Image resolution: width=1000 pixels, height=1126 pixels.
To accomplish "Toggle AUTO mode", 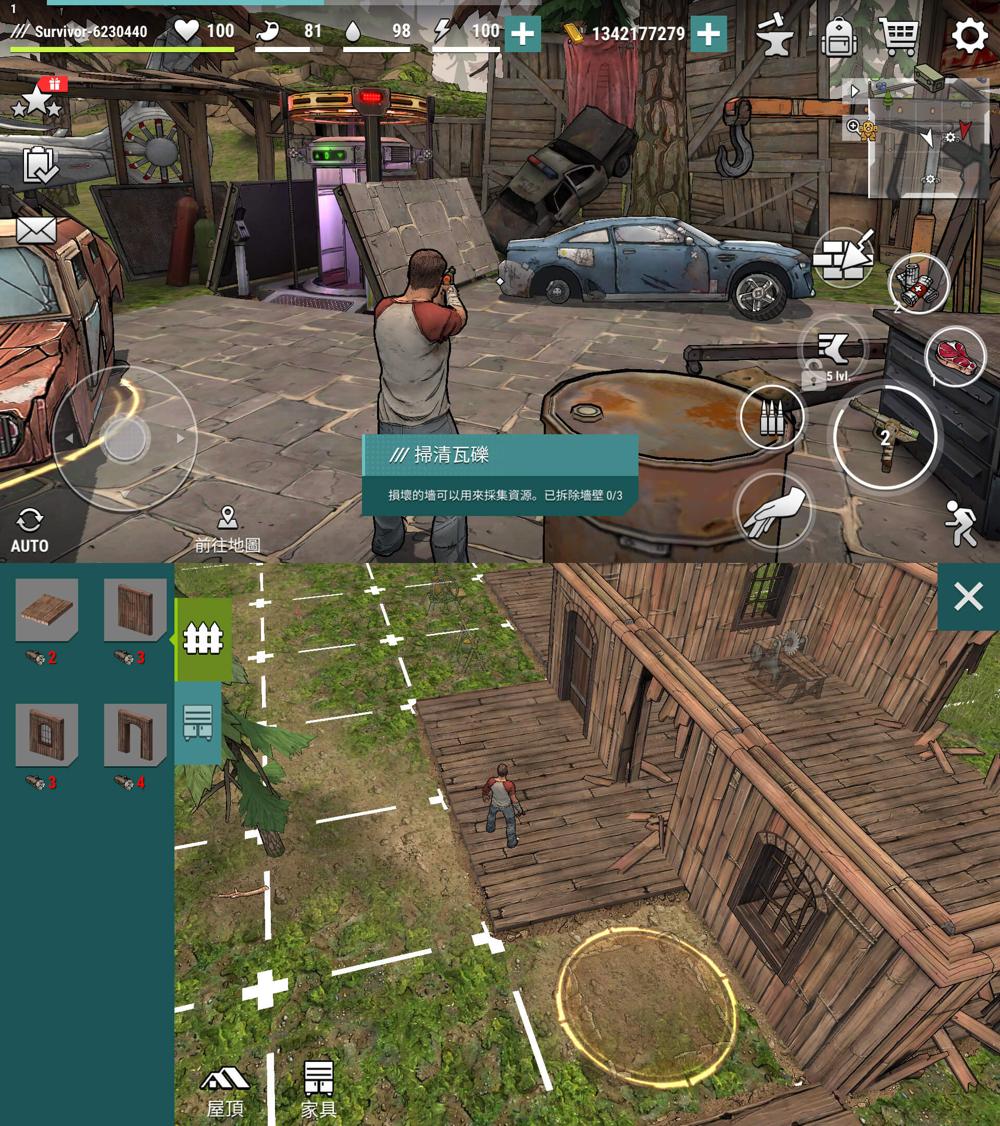I will pyautogui.click(x=30, y=529).
